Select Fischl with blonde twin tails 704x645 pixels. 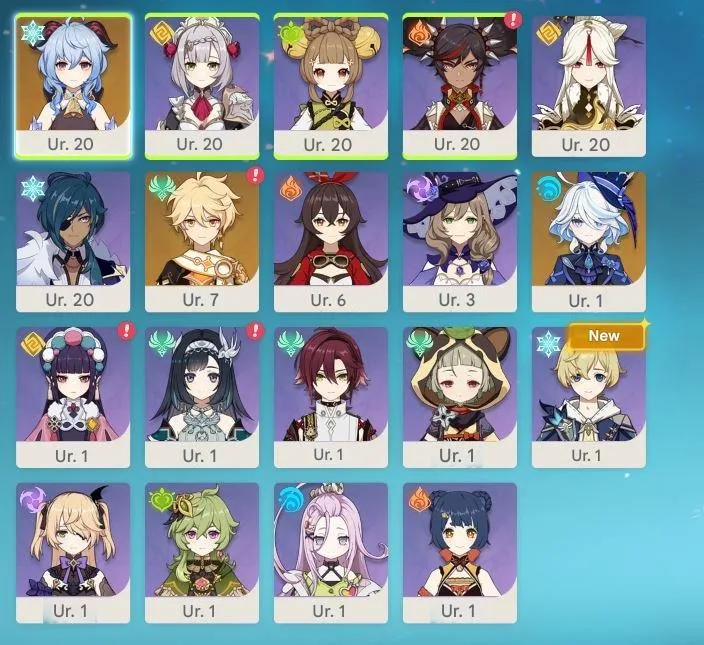point(73,548)
